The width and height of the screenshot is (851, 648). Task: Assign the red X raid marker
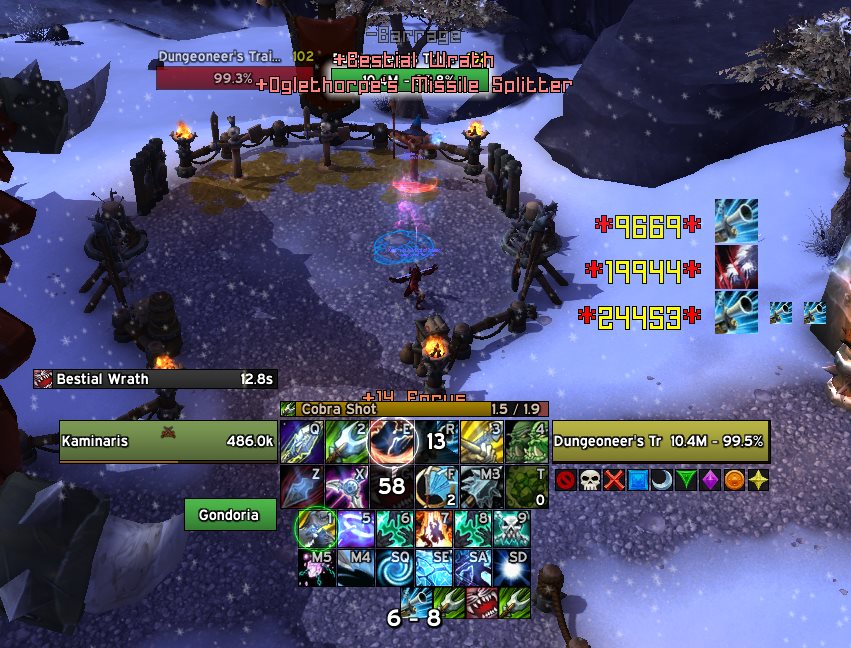pyautogui.click(x=613, y=480)
